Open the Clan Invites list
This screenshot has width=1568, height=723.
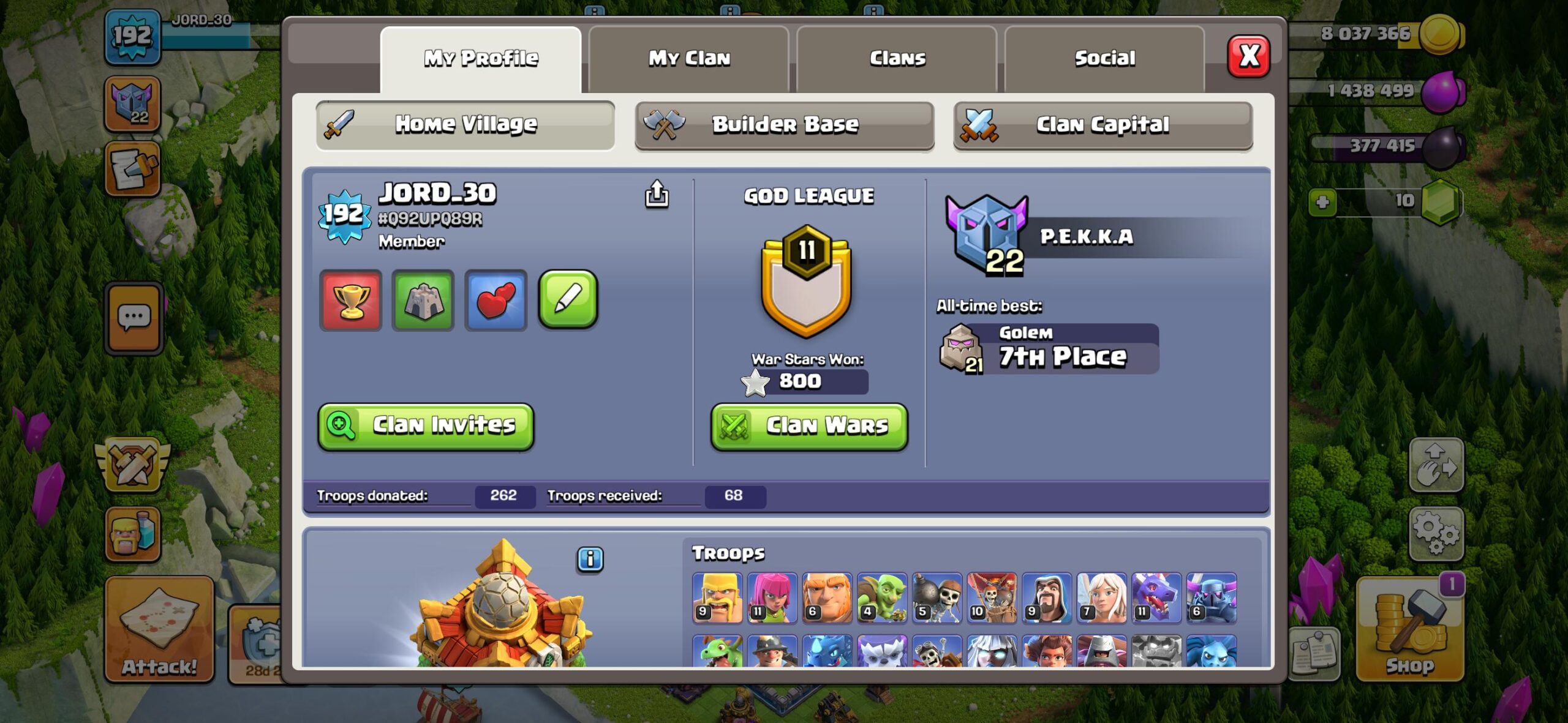(426, 425)
